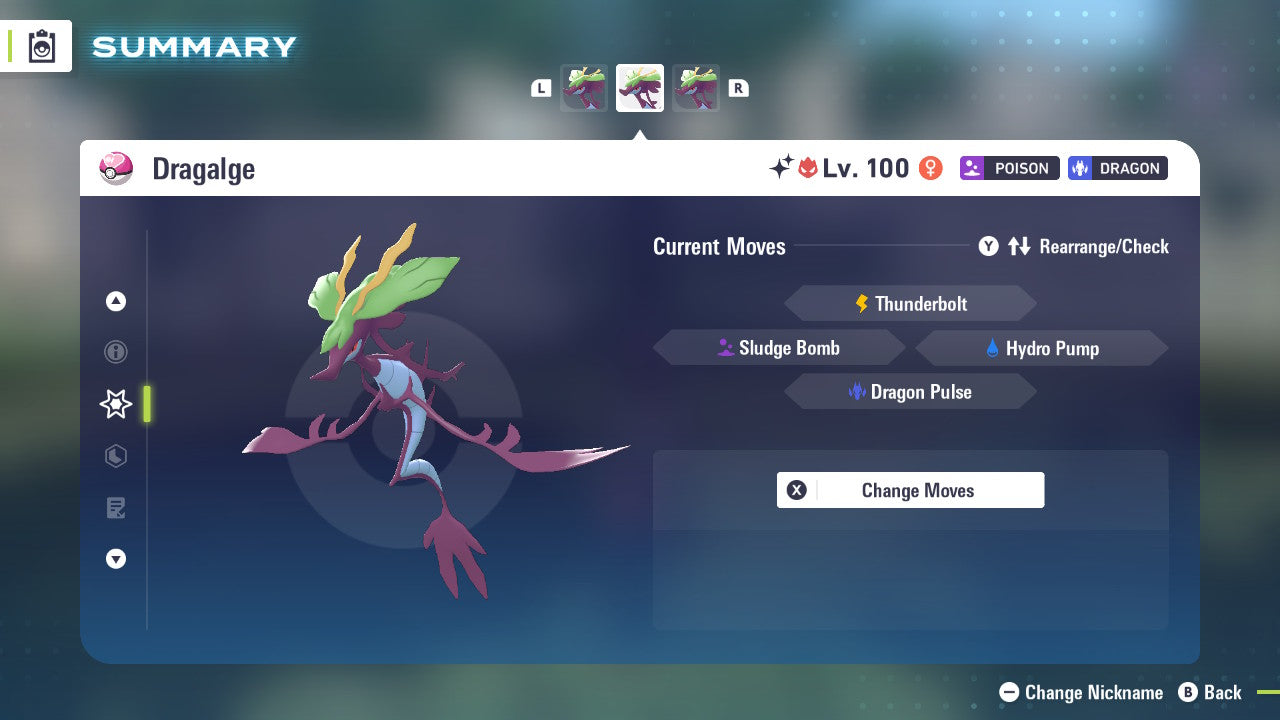Expand the previous page using the up arrow

point(115,300)
